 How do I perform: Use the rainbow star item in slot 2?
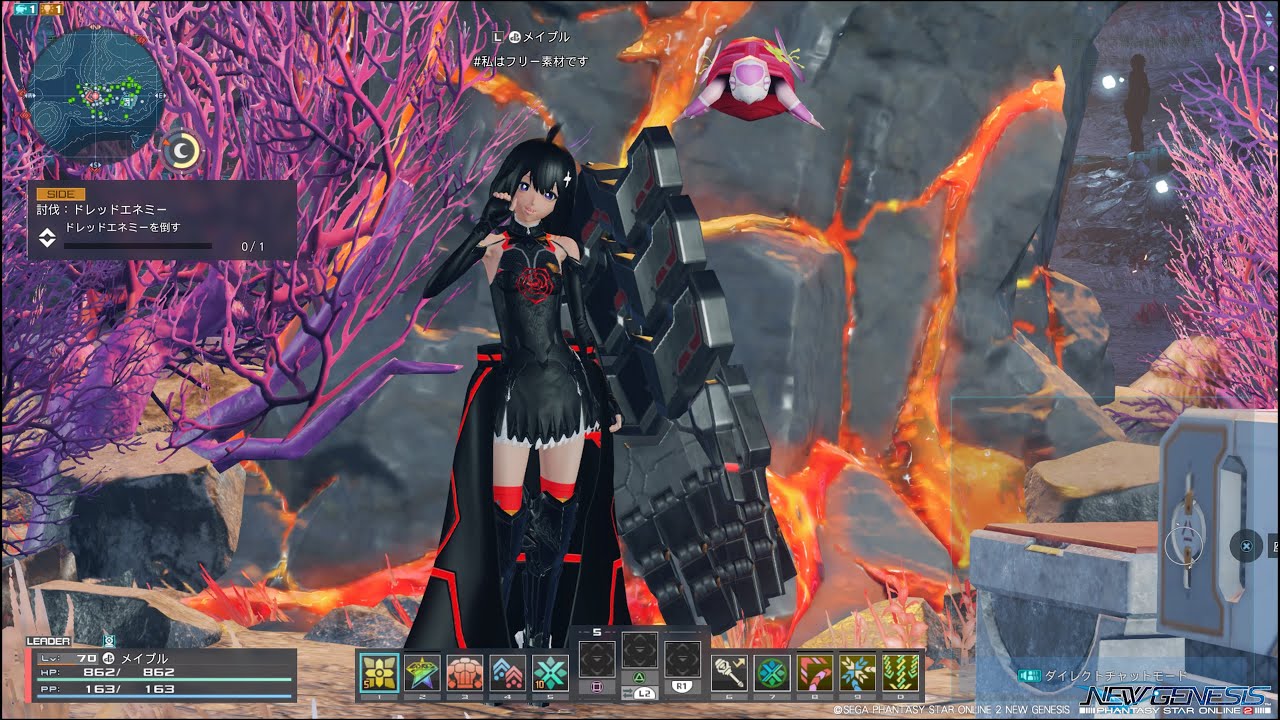(x=422, y=673)
